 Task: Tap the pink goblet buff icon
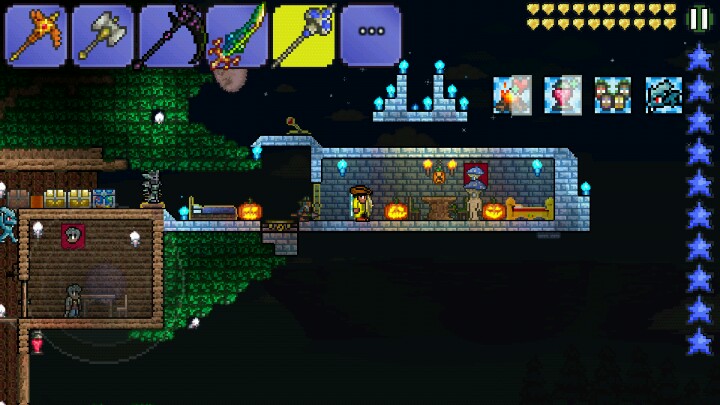563,95
